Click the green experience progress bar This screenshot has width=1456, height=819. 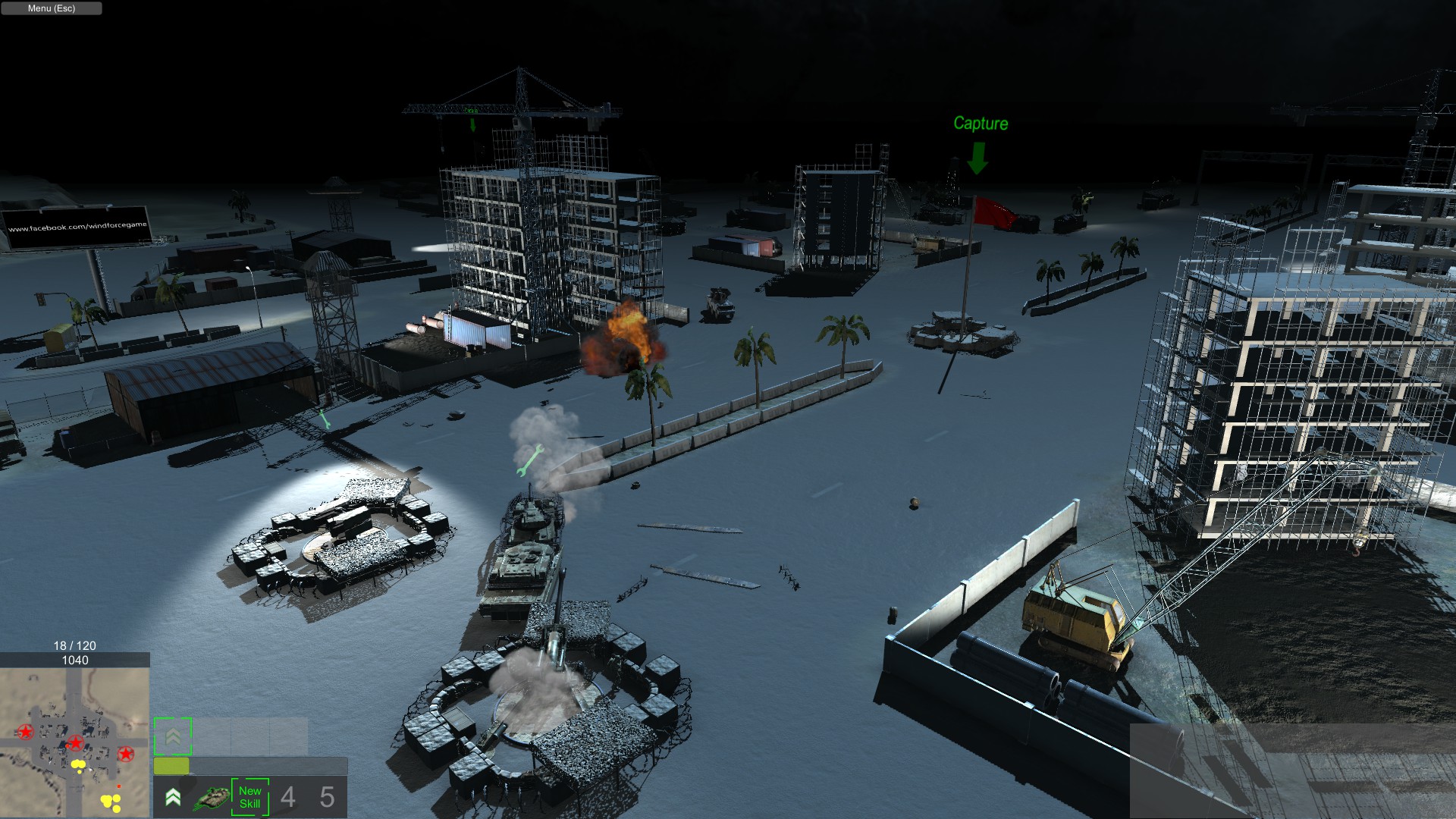pos(173,767)
